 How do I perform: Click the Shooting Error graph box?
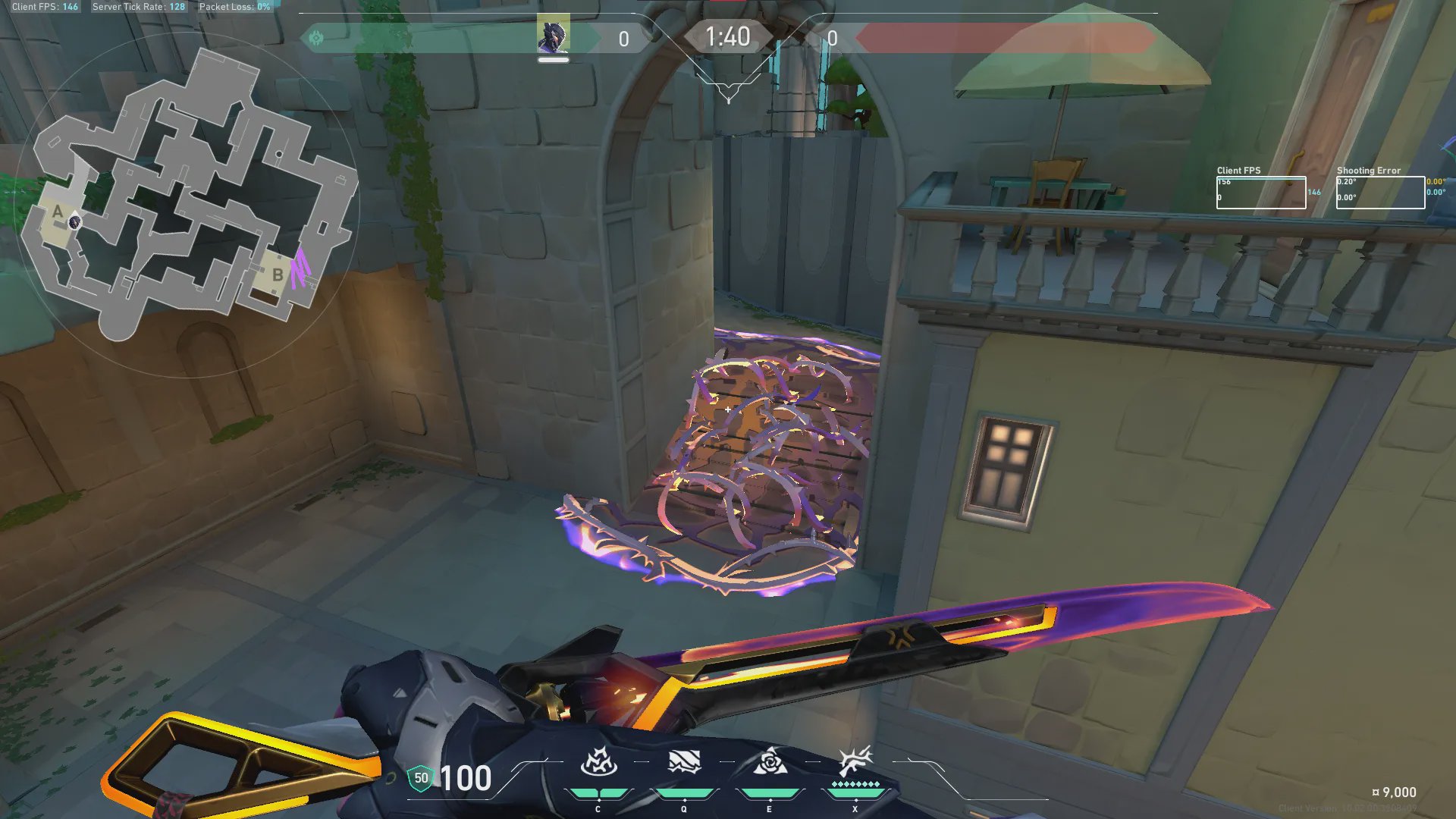click(x=1379, y=193)
